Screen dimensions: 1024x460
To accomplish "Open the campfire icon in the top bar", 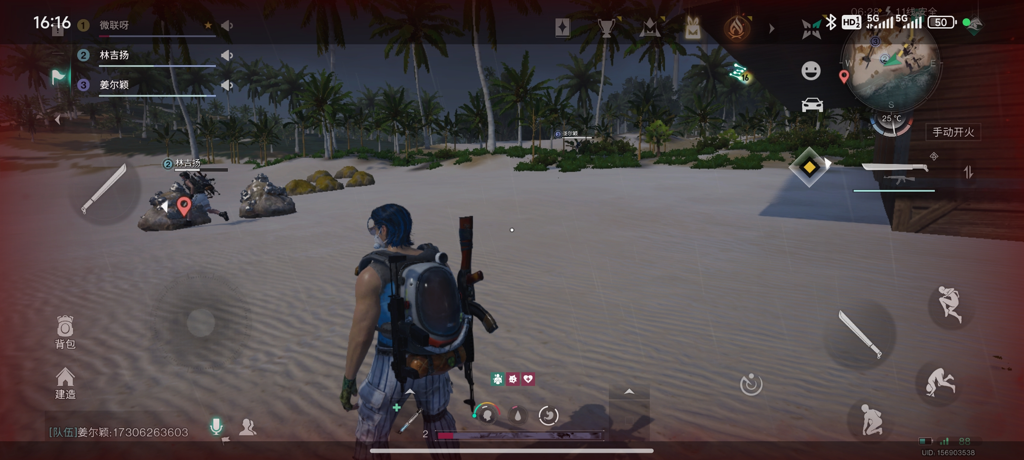I will (738, 28).
